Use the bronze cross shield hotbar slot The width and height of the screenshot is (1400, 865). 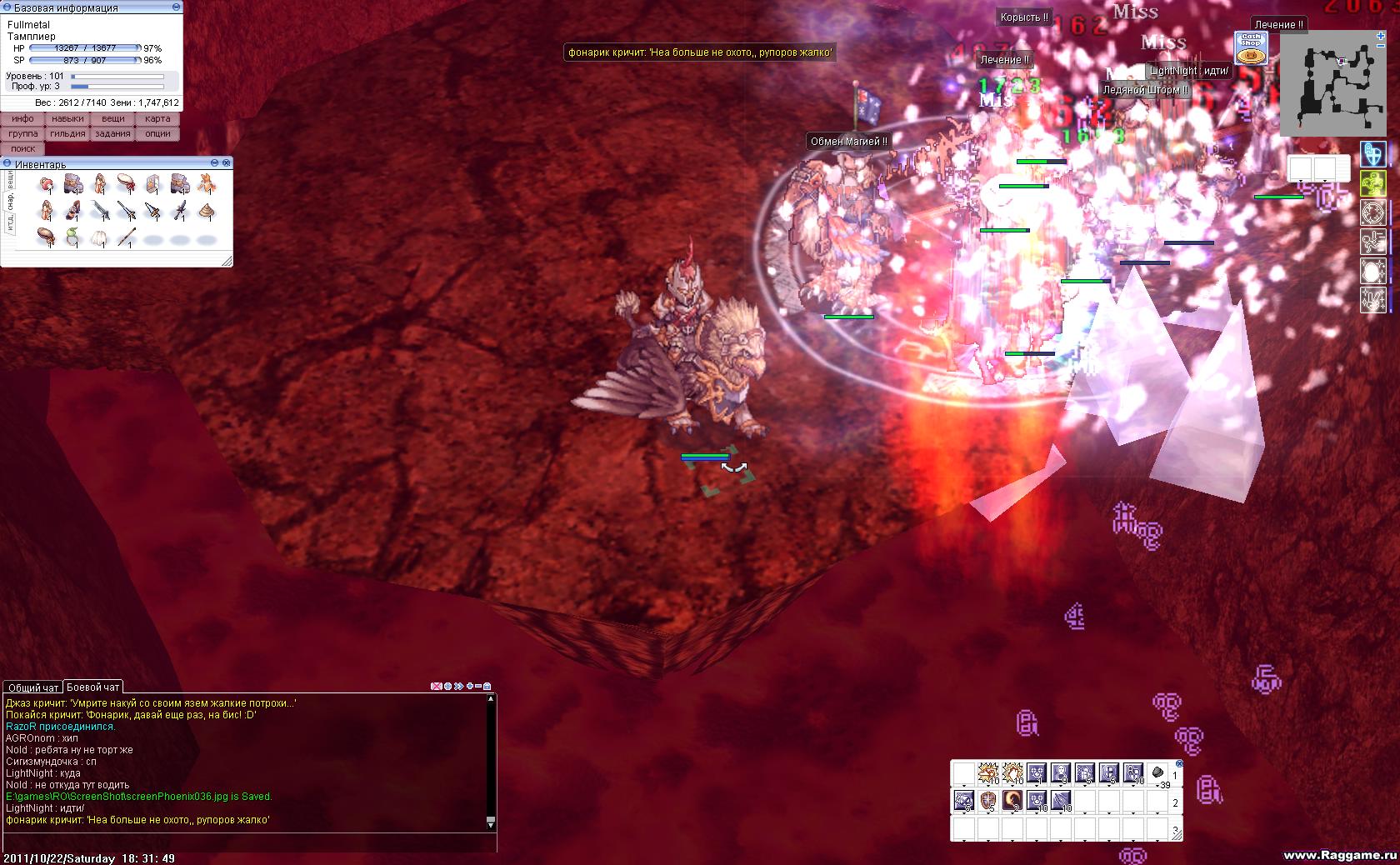coord(987,801)
